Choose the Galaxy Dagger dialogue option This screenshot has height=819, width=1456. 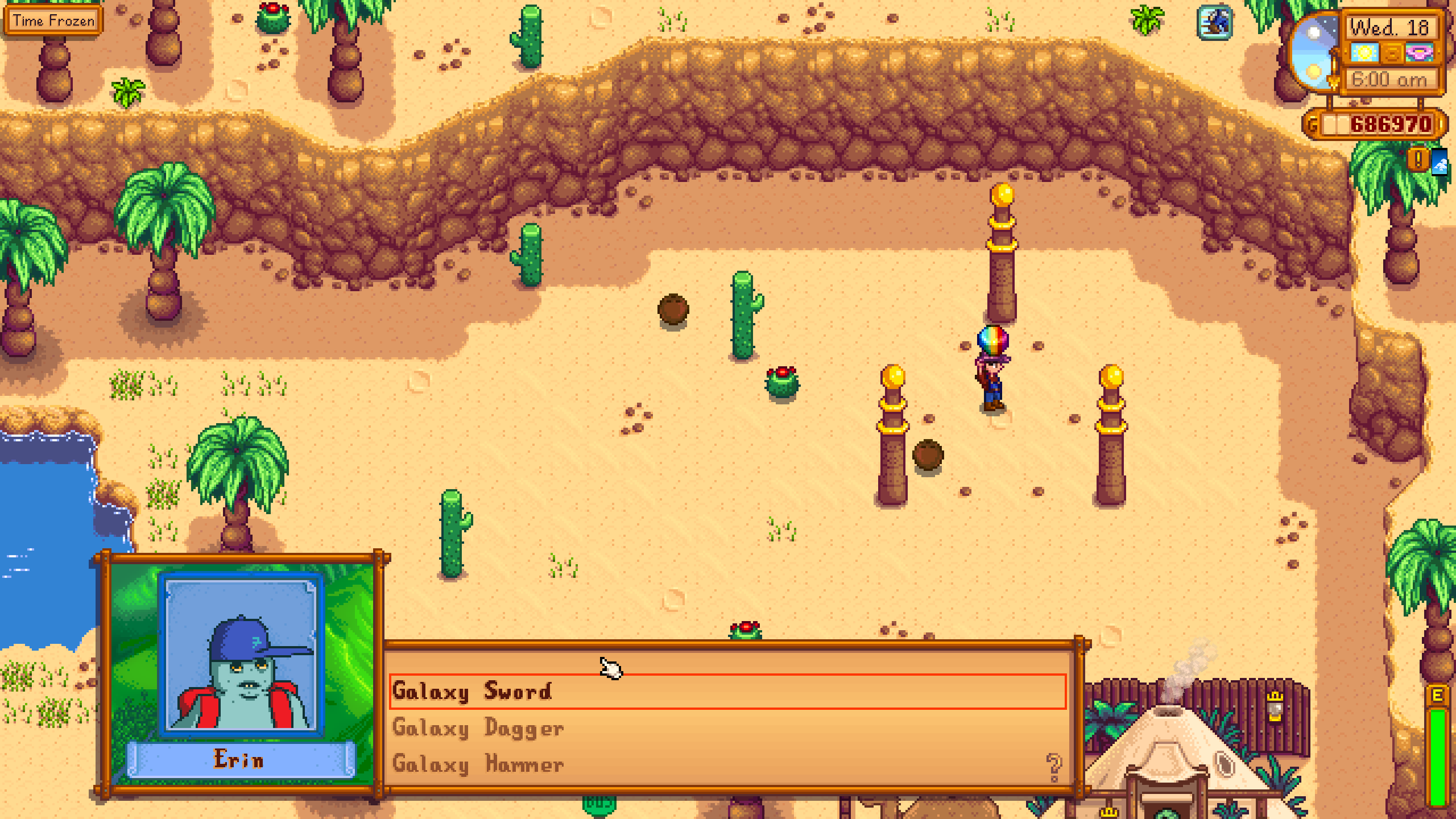pyautogui.click(x=479, y=729)
